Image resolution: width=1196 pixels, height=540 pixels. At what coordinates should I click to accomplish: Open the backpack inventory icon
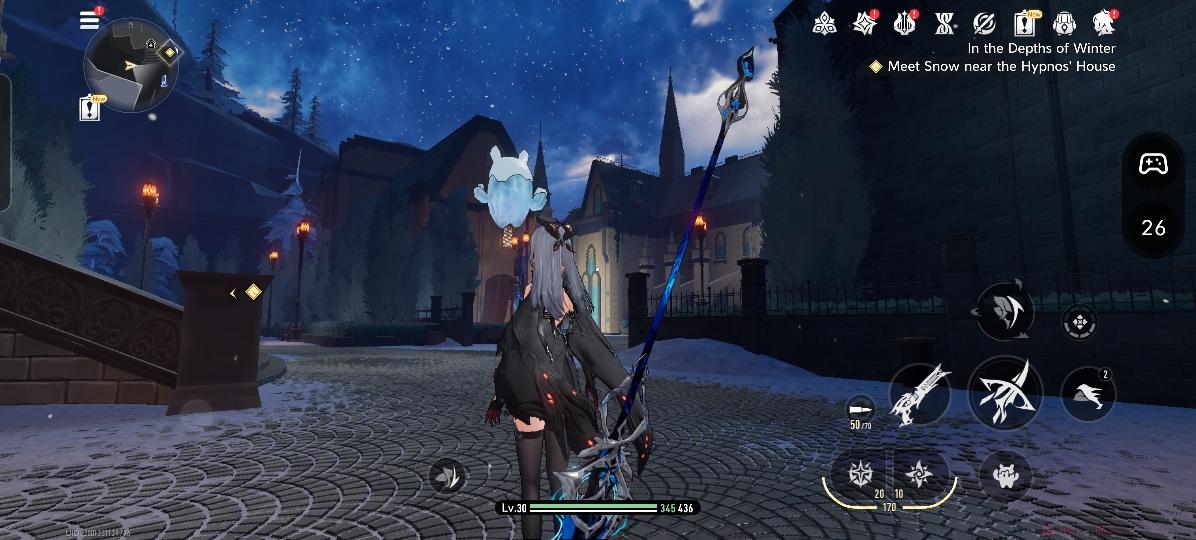click(1064, 22)
